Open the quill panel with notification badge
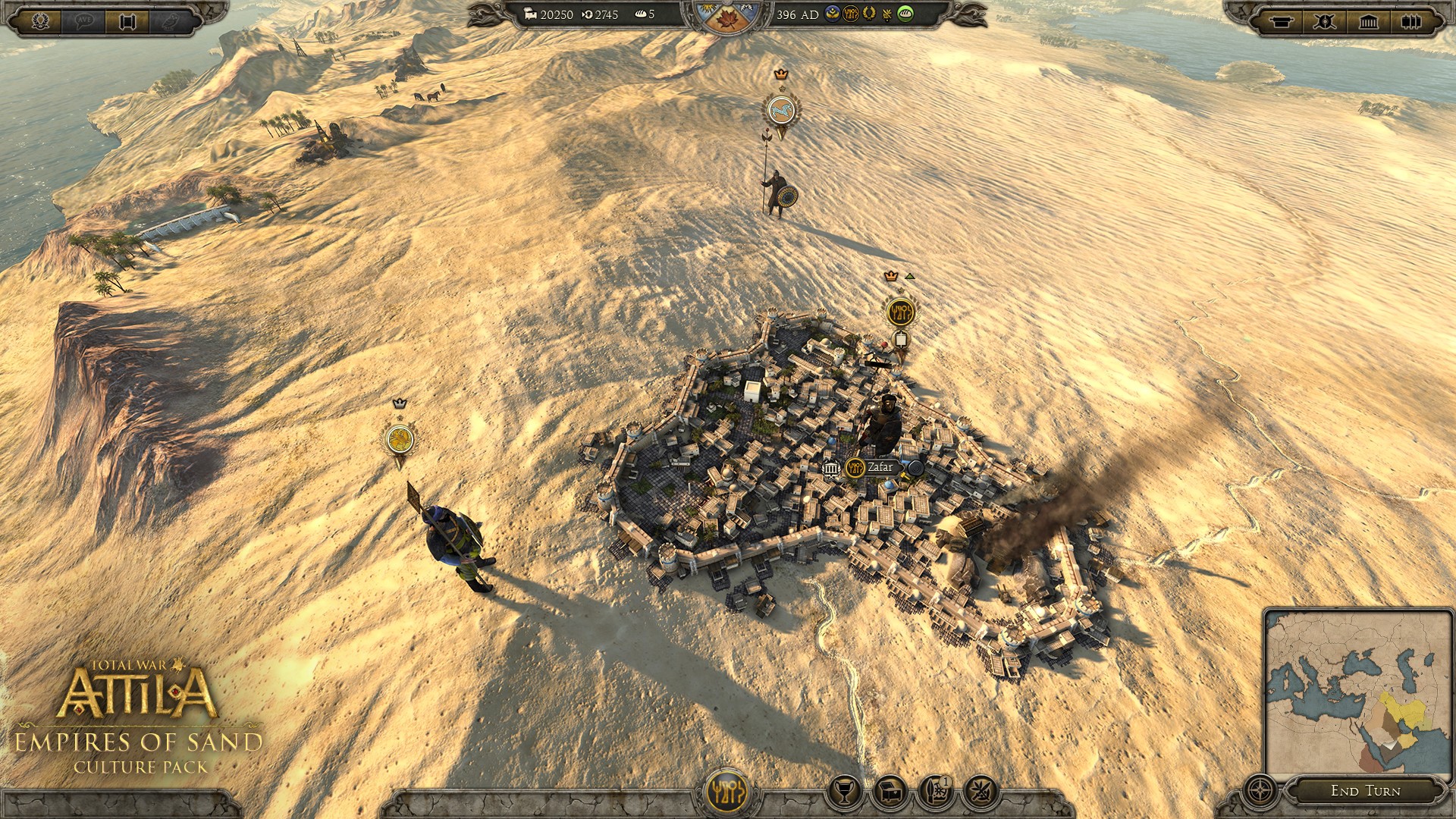The height and width of the screenshot is (819, 1456). (x=936, y=792)
